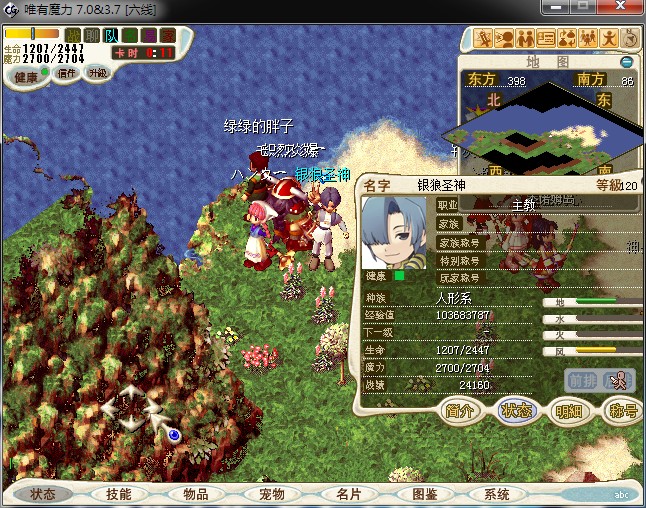
Task: Toggle the 队 team chat channel
Action: [112, 36]
